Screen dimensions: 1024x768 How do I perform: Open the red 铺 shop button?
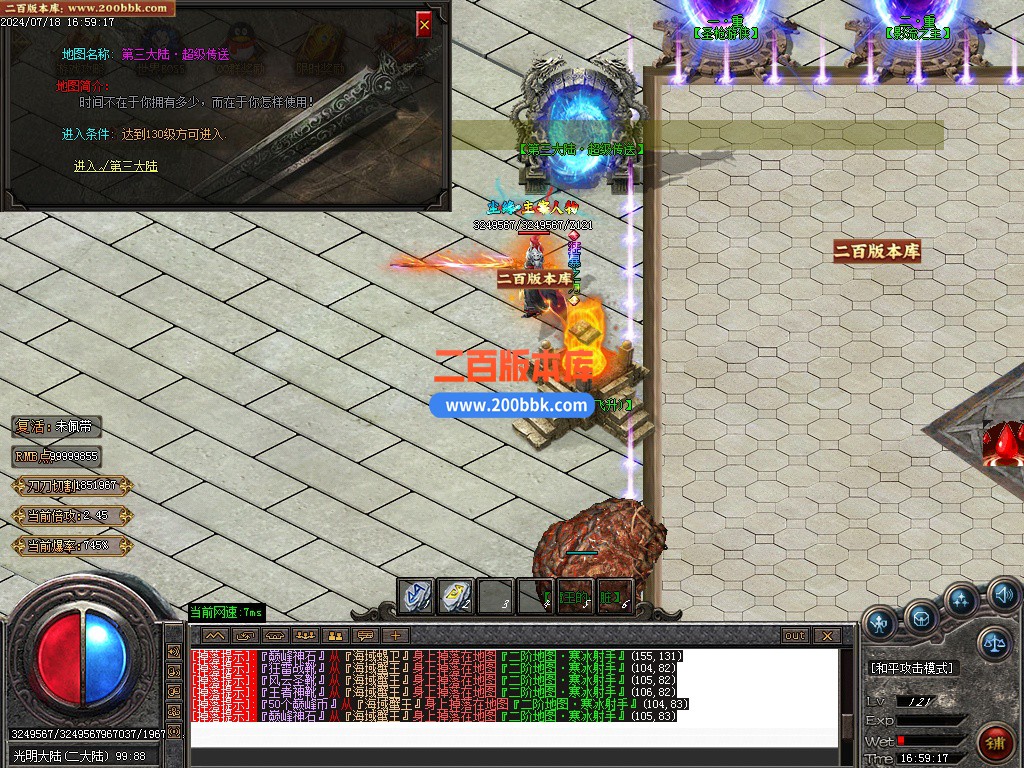pos(995,743)
